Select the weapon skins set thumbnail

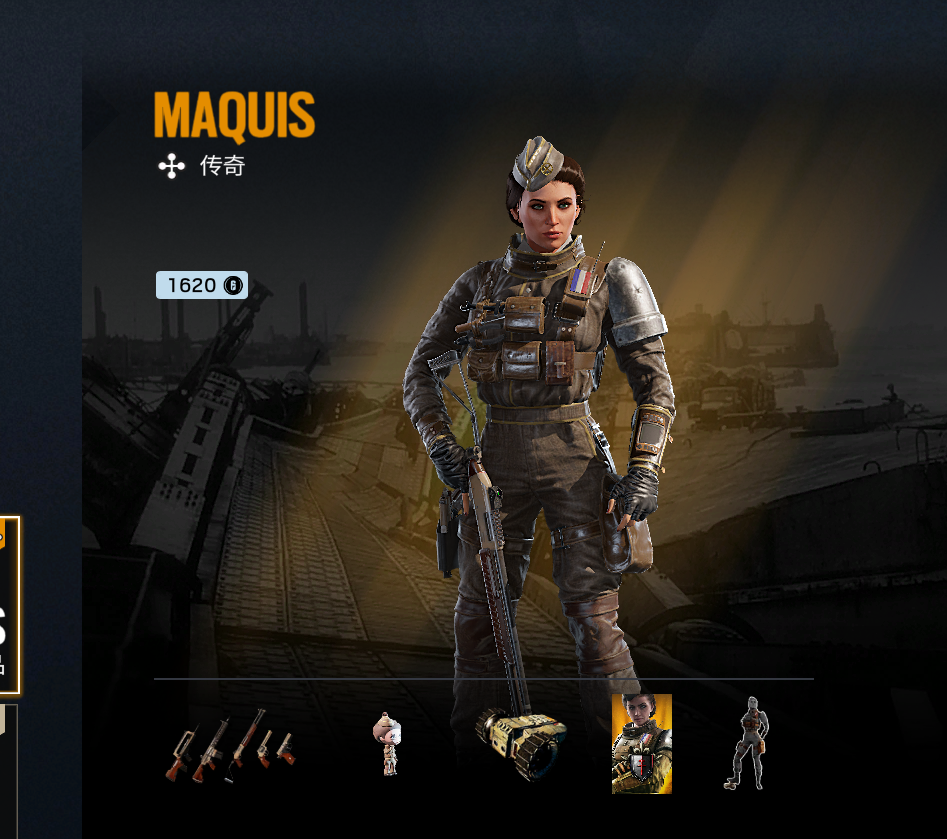(231, 747)
